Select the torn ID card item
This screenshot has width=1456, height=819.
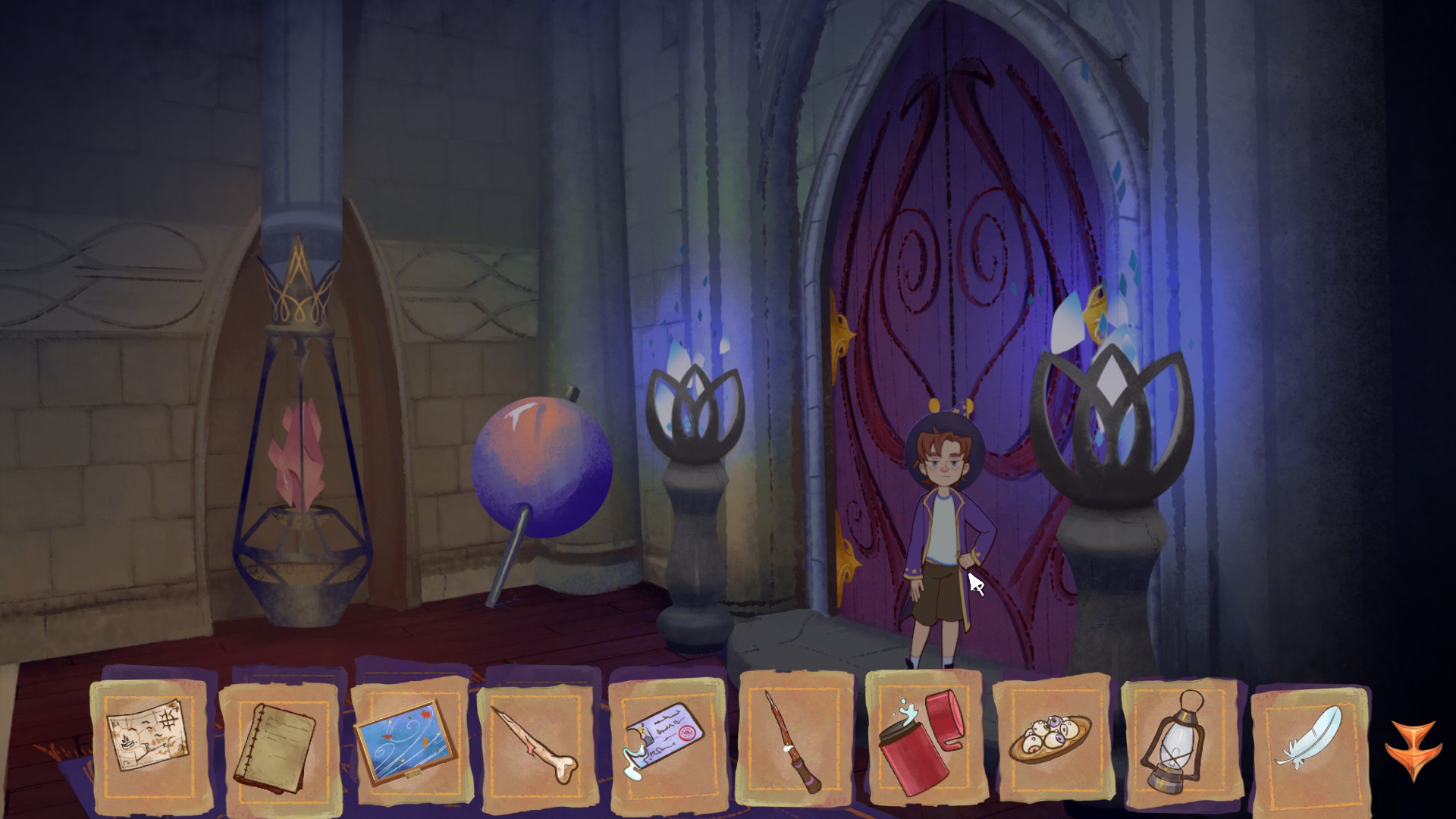click(666, 739)
